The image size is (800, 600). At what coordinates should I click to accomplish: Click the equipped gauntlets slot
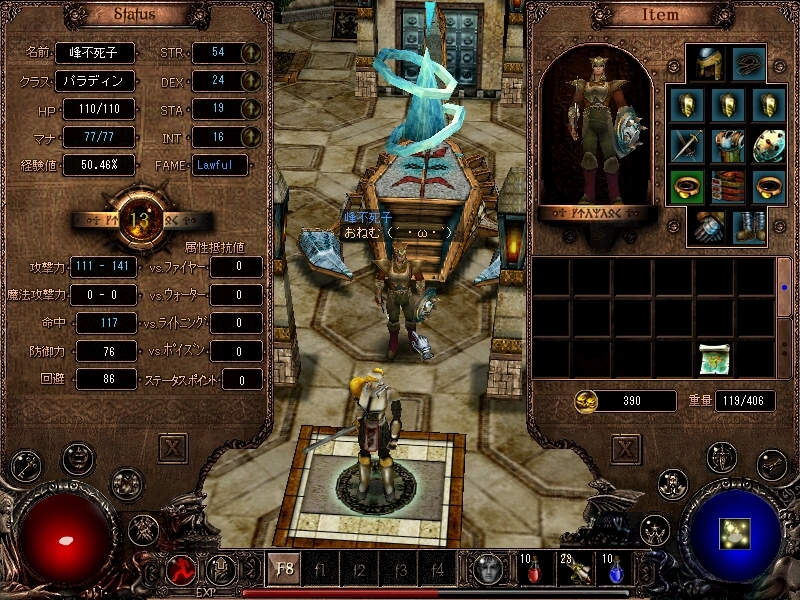pos(707,226)
